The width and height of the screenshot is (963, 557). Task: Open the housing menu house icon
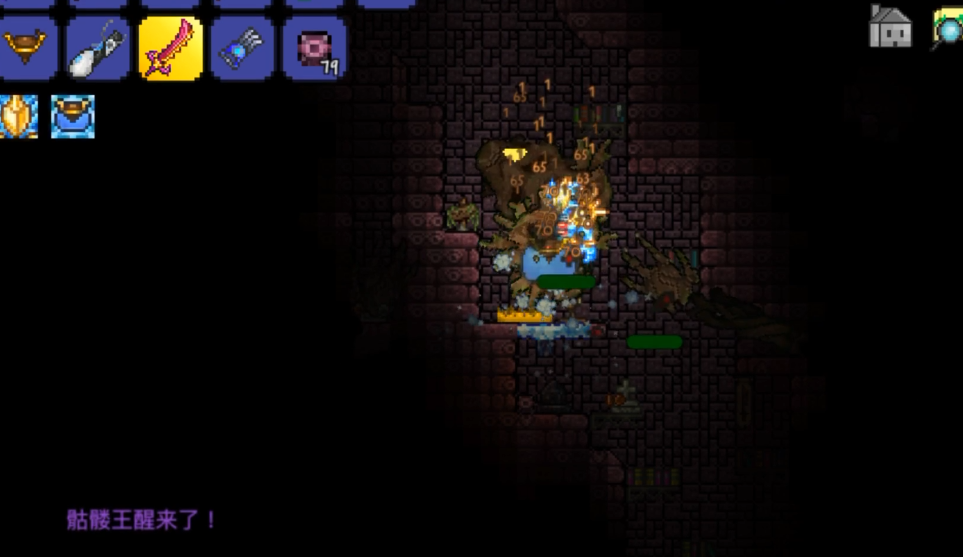click(890, 27)
